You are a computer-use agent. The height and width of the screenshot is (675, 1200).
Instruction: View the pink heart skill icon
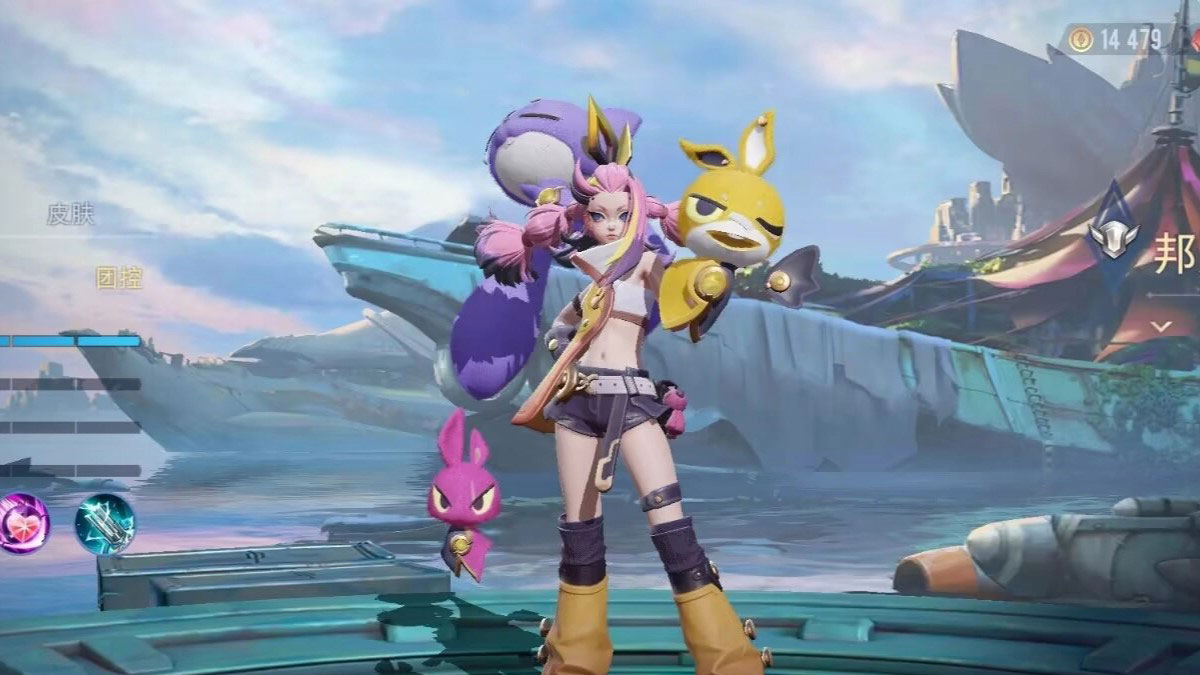click(23, 523)
